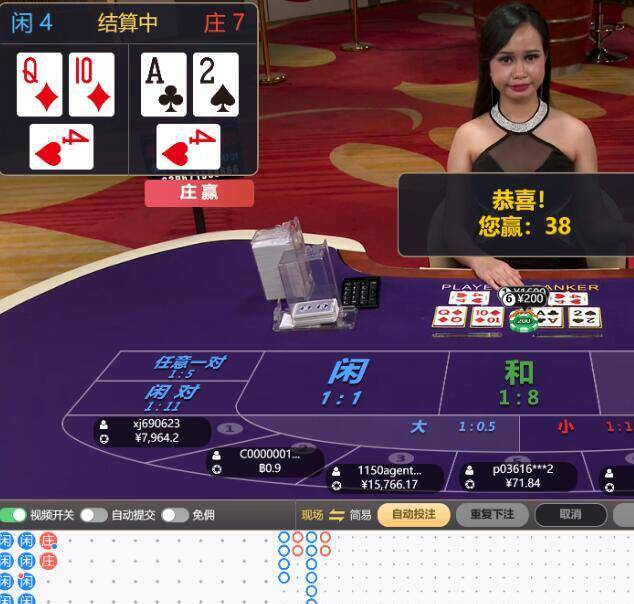
Task: Toggle the 视频开关 video switch
Action: (14, 515)
